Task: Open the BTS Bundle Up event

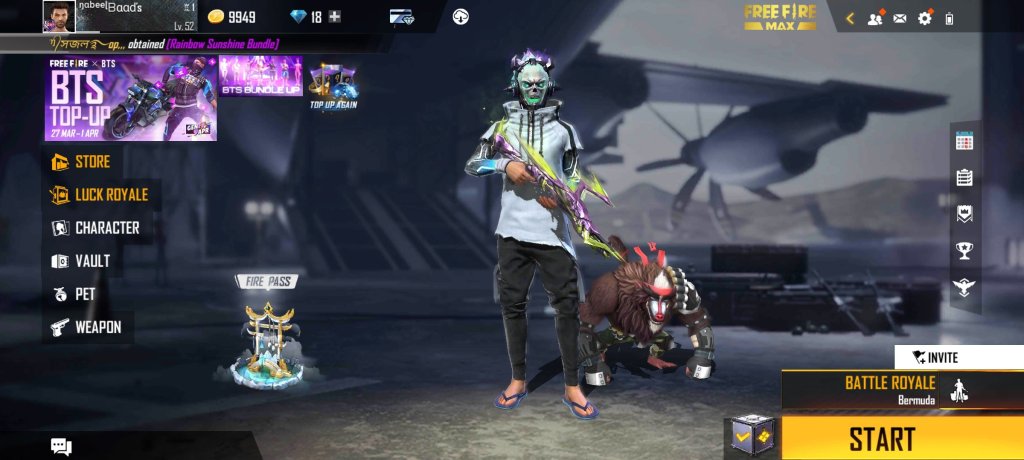Action: click(x=259, y=76)
